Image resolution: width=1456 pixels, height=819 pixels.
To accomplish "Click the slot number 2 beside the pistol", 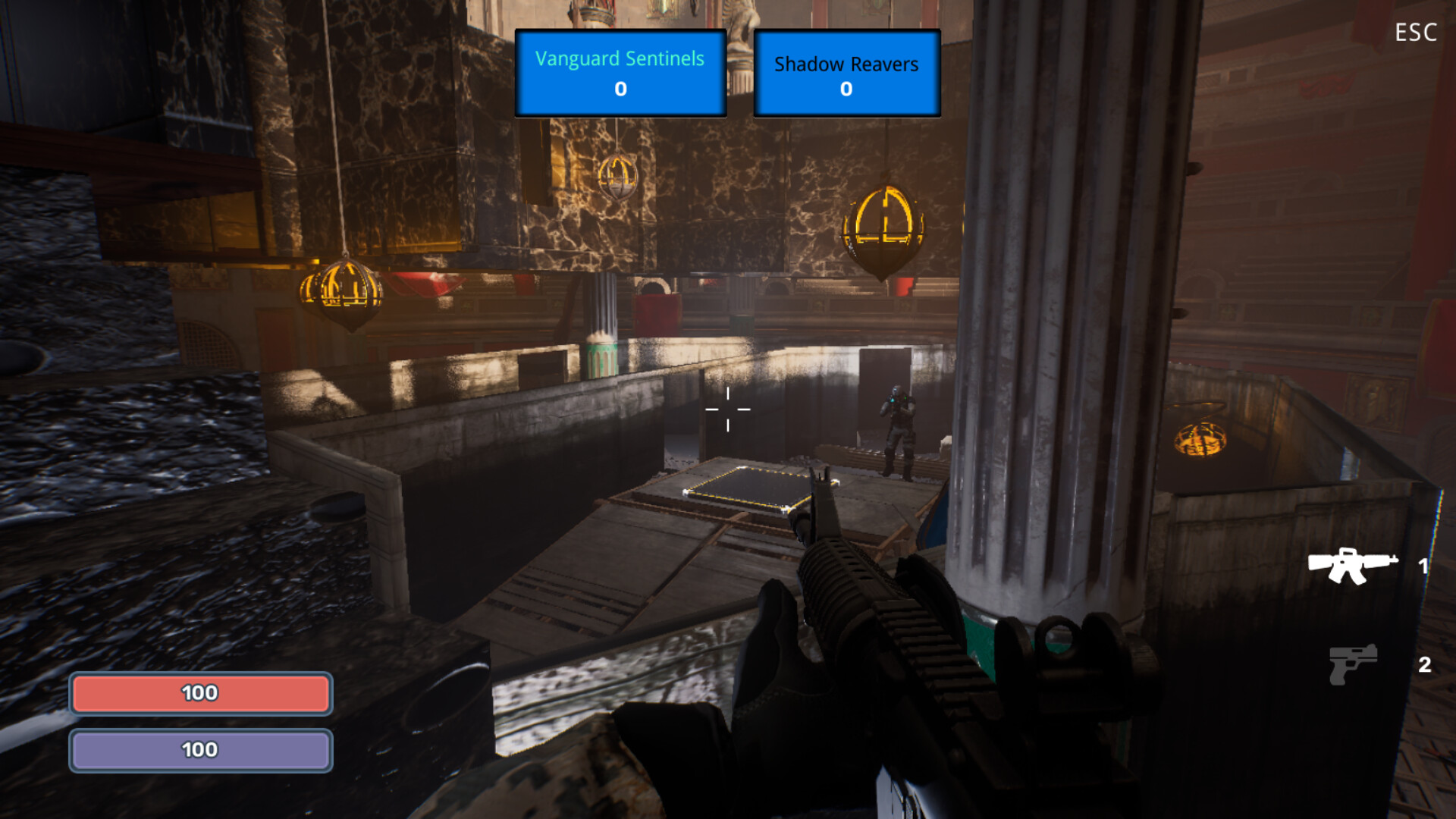I will (1424, 667).
